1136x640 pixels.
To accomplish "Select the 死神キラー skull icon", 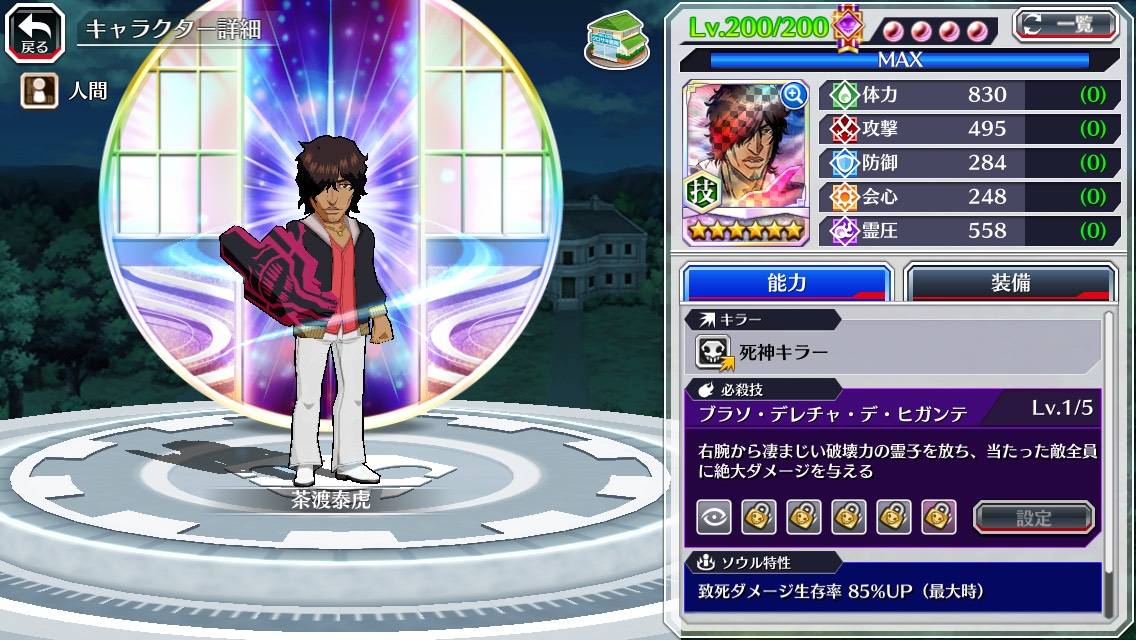I will (715, 352).
